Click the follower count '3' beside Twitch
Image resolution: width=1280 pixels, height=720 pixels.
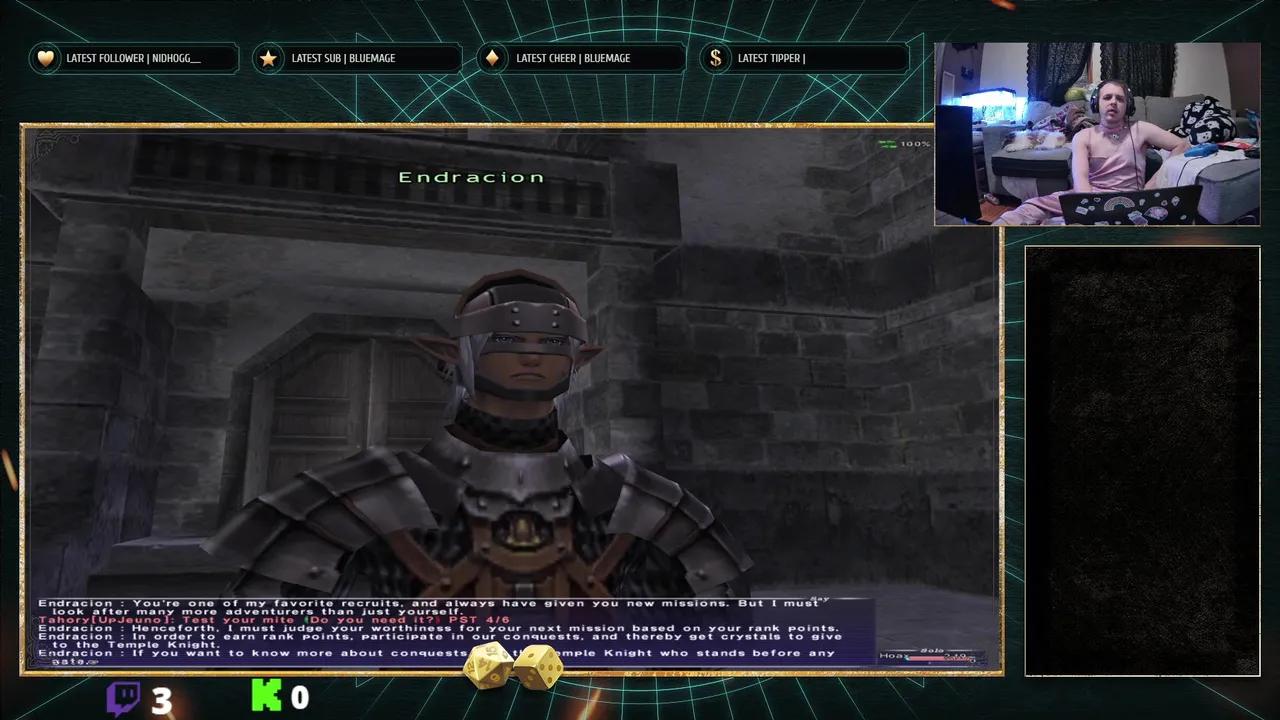pos(160,697)
